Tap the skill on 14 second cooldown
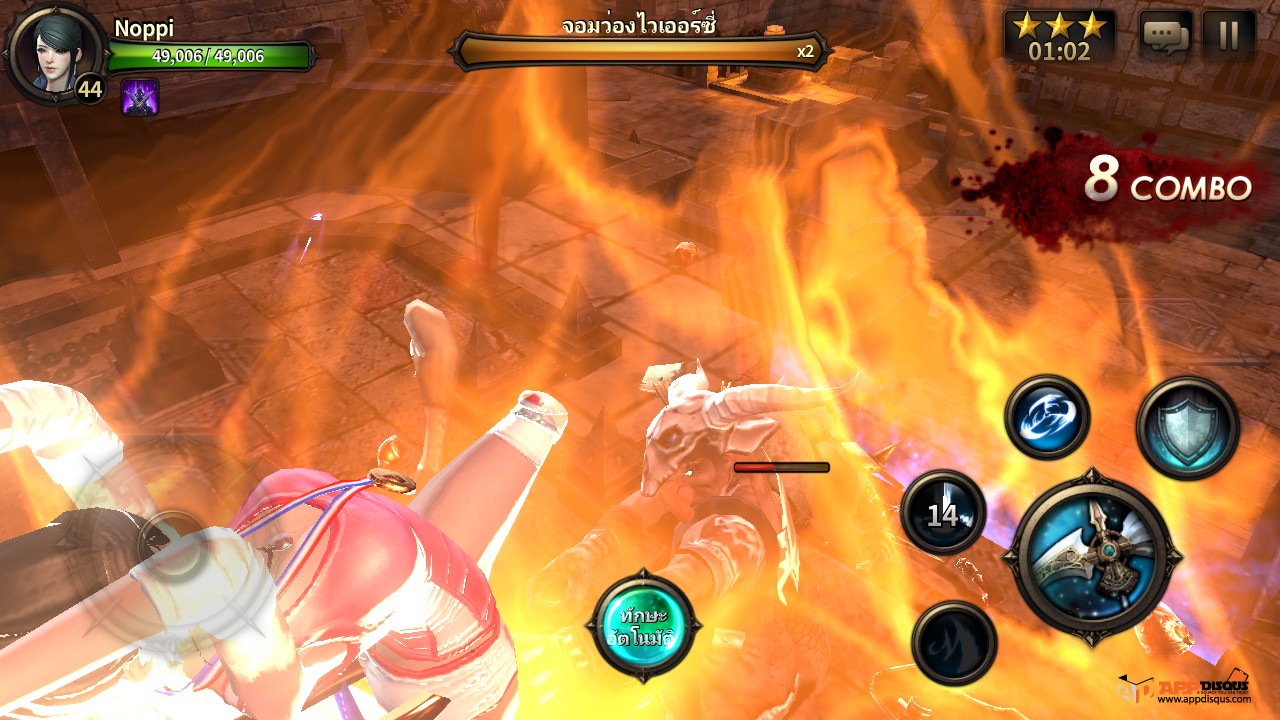The width and height of the screenshot is (1280, 720). [943, 513]
